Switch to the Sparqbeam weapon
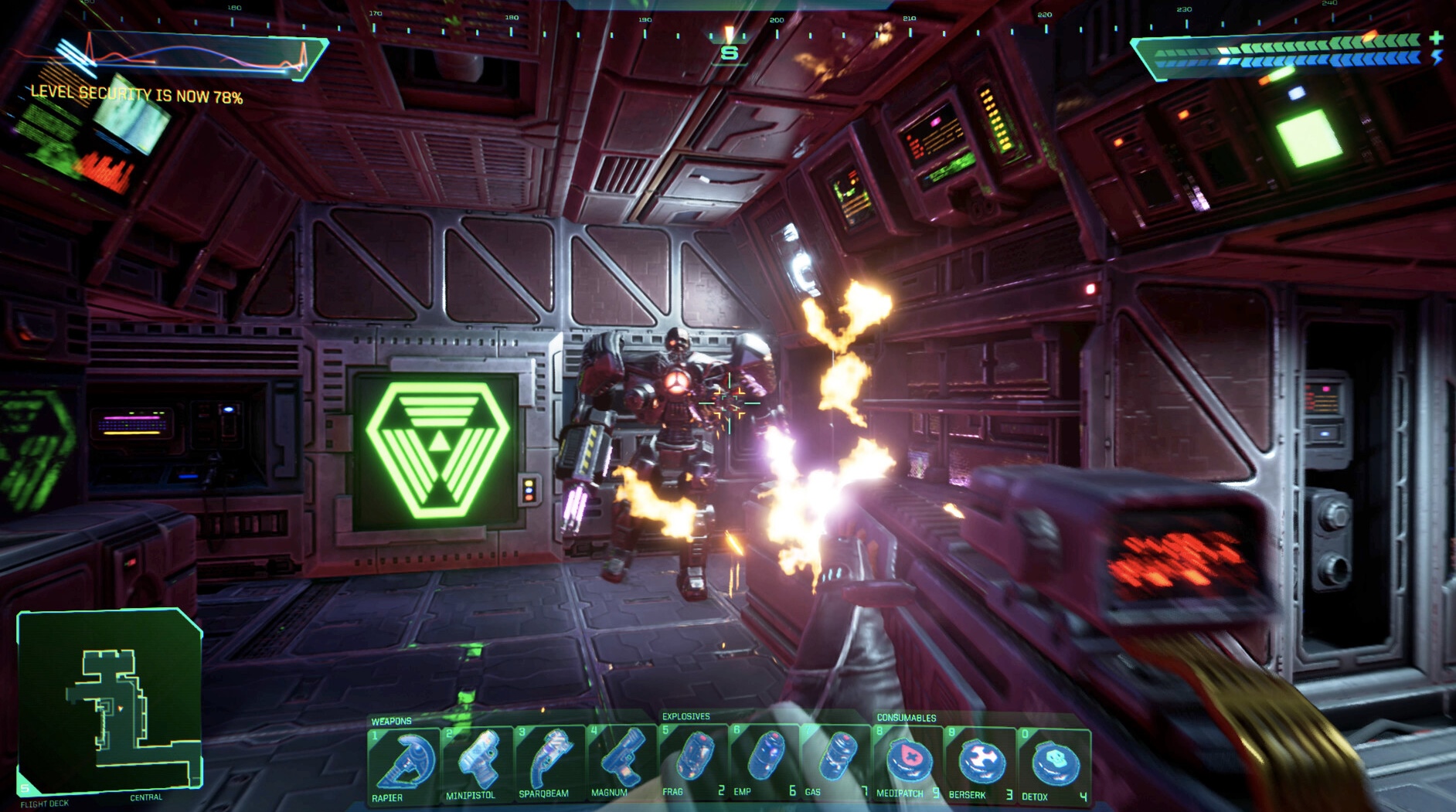Viewport: 1456px width, 812px height. 549,763
